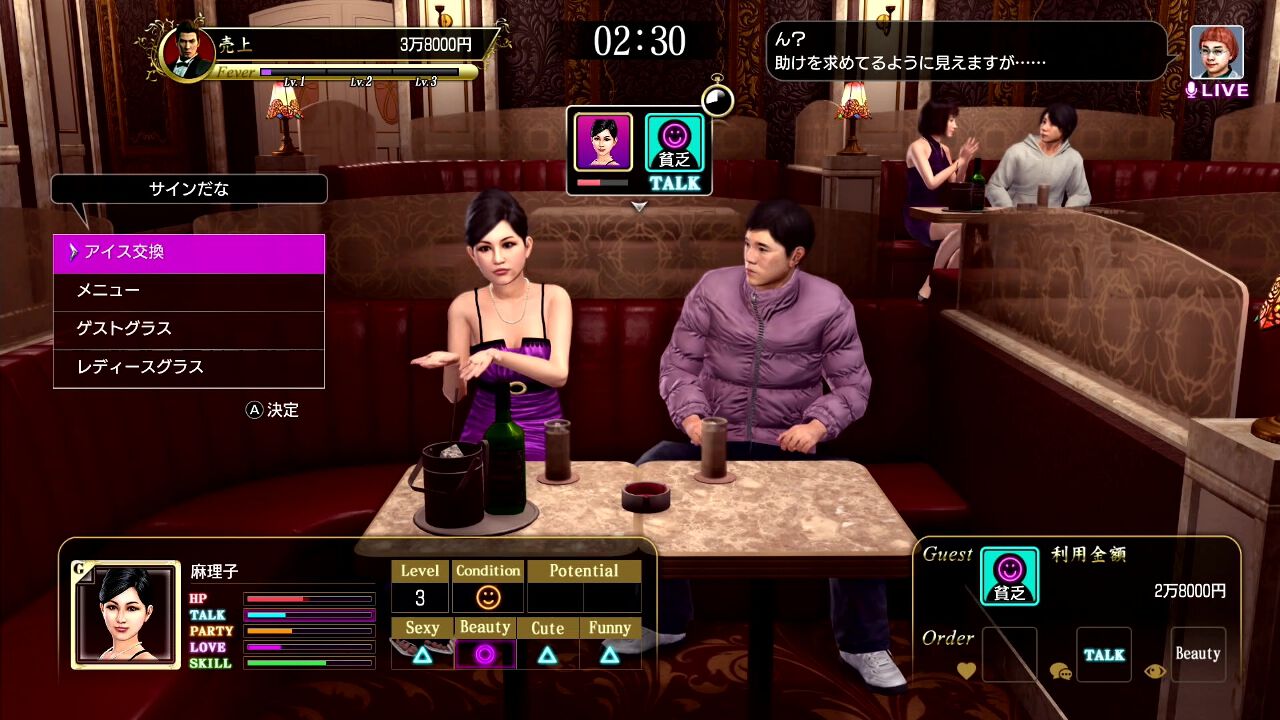Select the ゲストグラス menu entry
Image resolution: width=1280 pixels, height=720 pixels.
click(188, 329)
